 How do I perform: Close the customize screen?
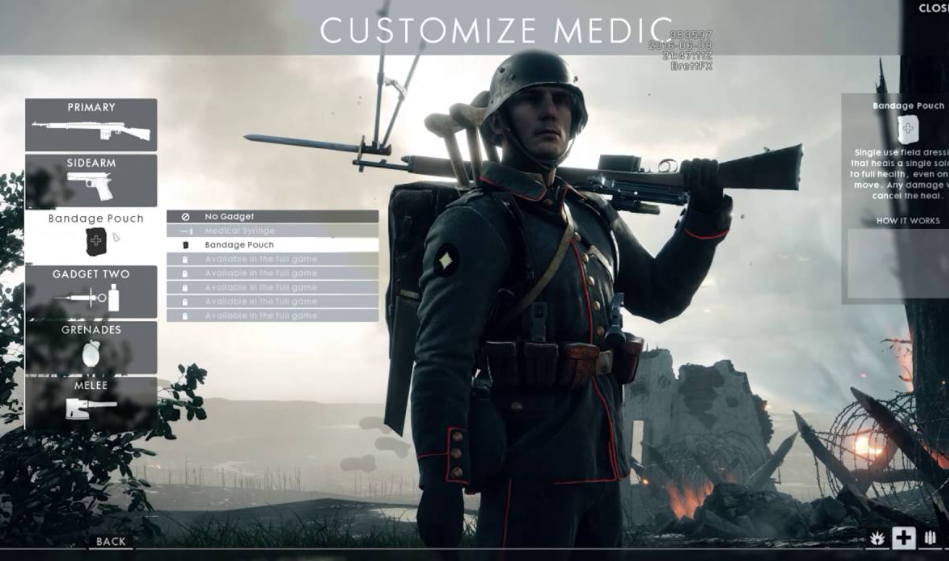(x=933, y=8)
